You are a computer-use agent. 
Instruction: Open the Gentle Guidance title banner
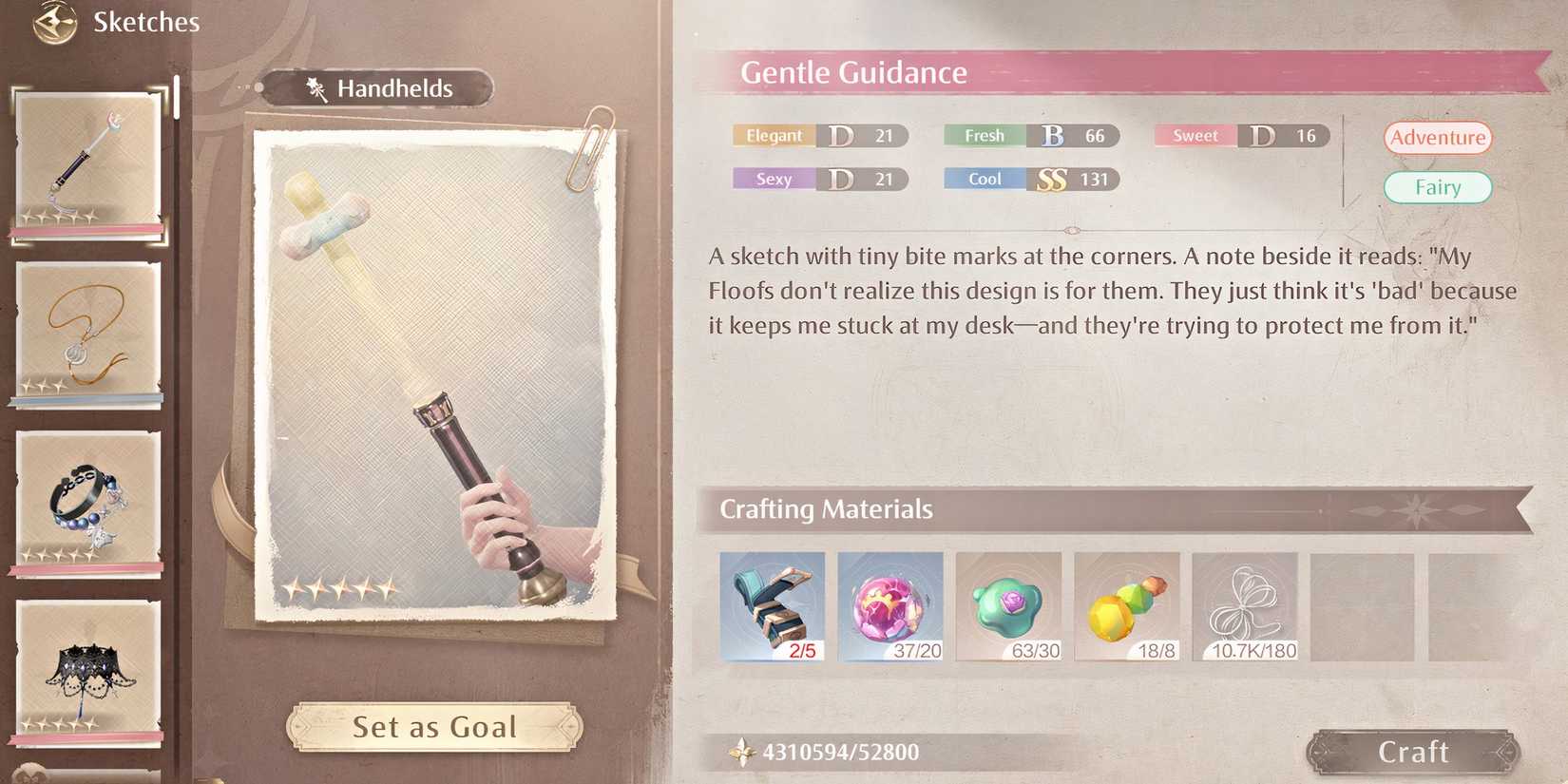coord(853,72)
